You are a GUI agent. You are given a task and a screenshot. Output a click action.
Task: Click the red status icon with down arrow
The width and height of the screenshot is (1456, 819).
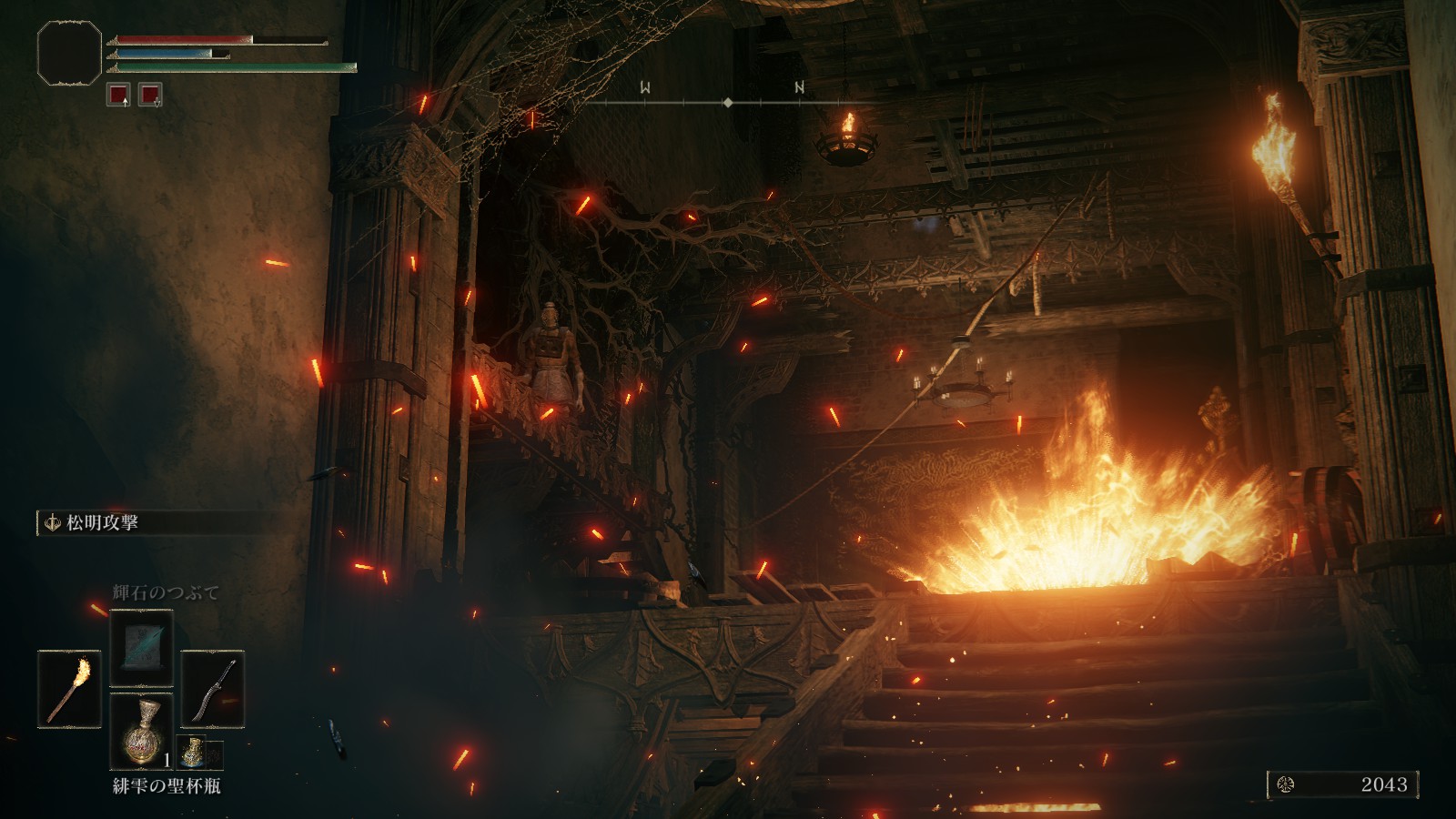point(150,94)
